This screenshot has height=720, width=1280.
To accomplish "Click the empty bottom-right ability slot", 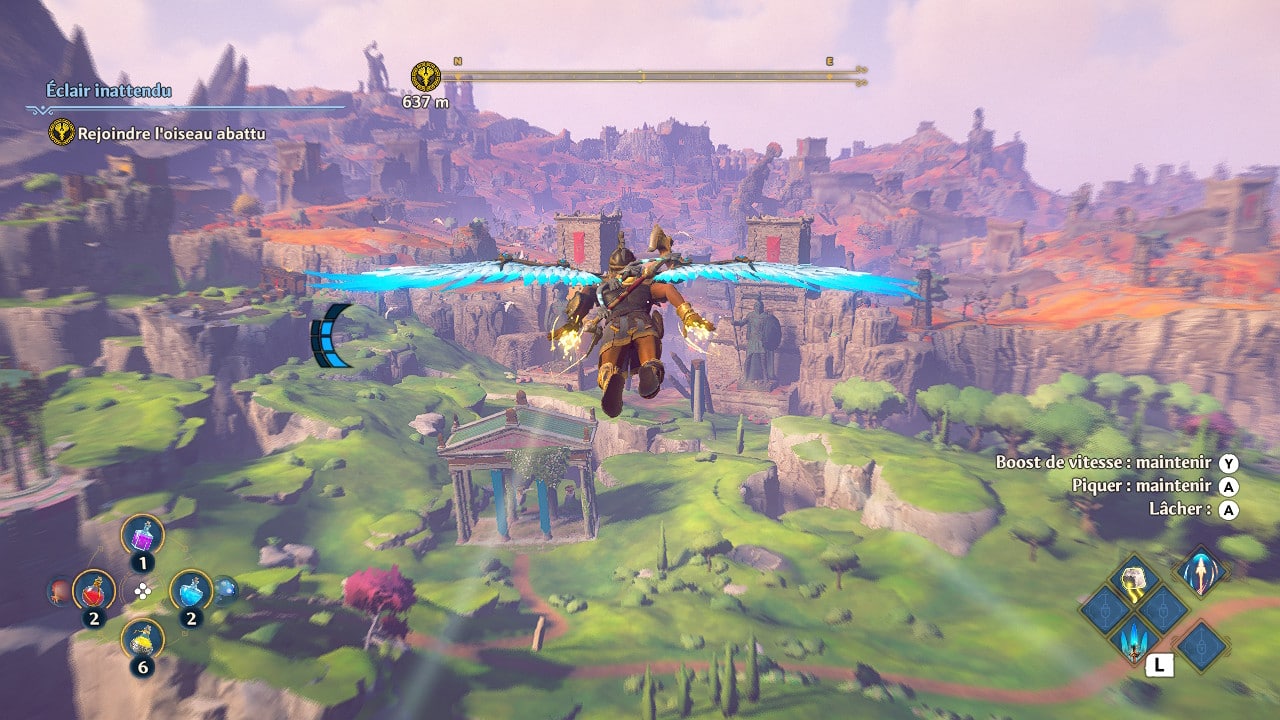I will click(x=1201, y=644).
